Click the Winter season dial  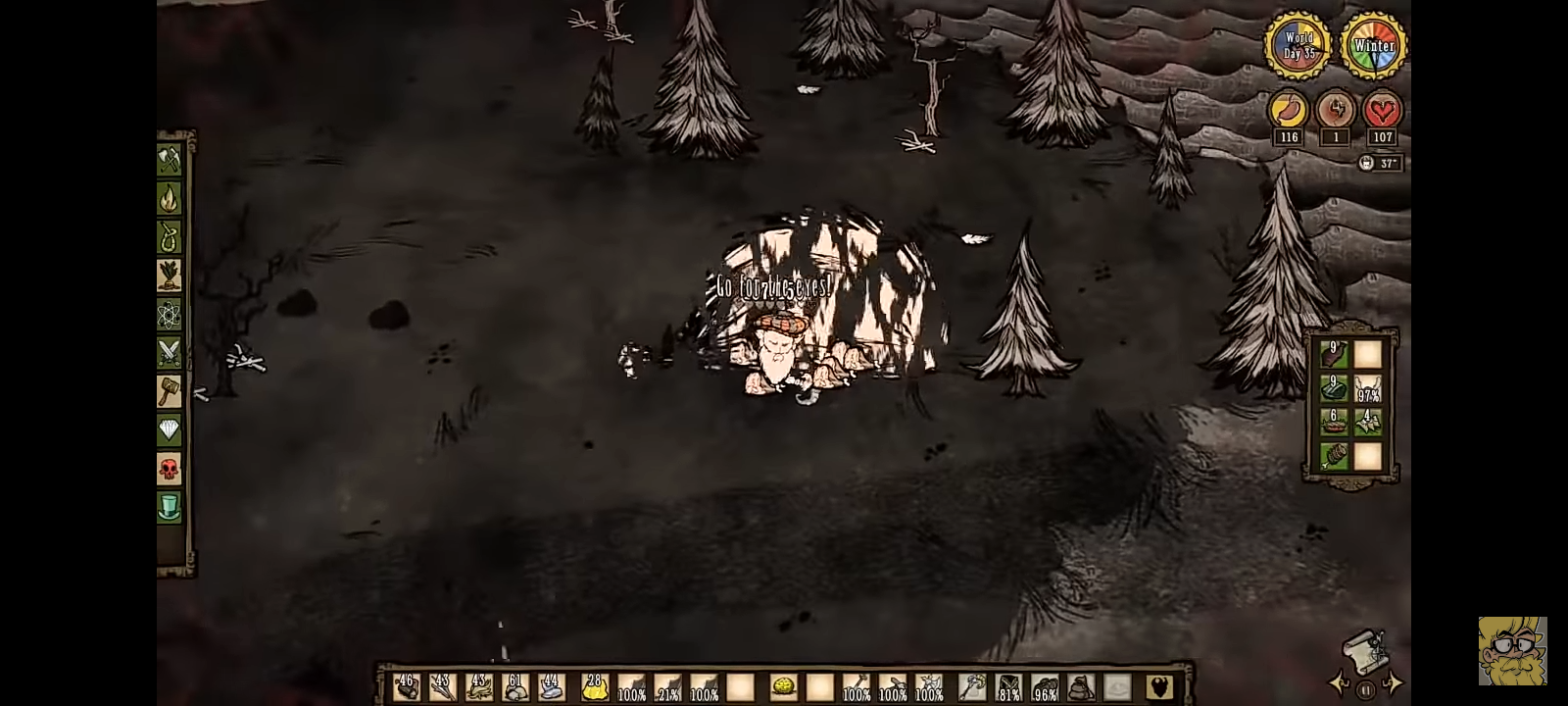tap(1375, 44)
